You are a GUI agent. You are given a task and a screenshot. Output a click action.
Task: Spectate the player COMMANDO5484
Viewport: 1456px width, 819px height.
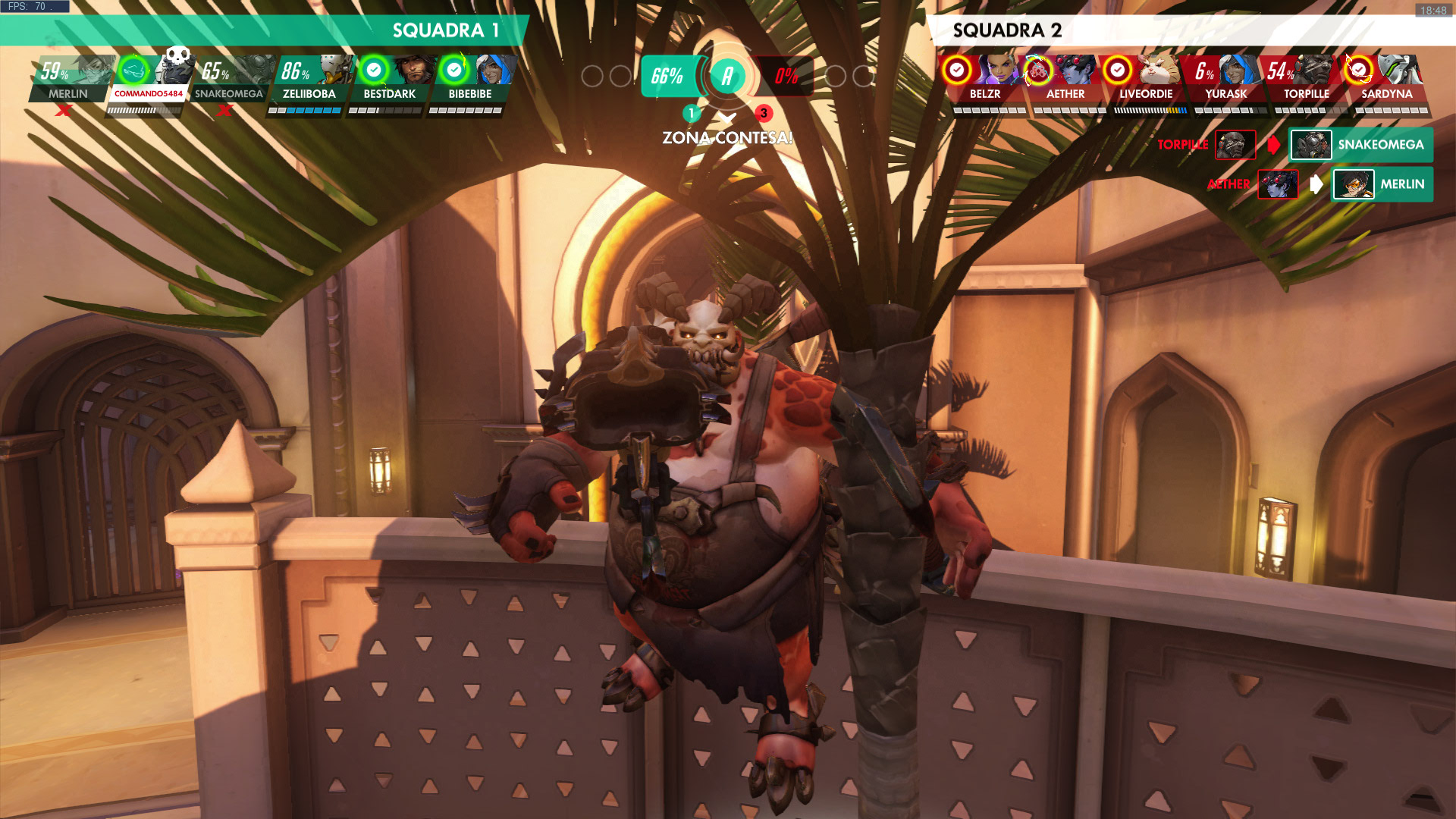149,78
